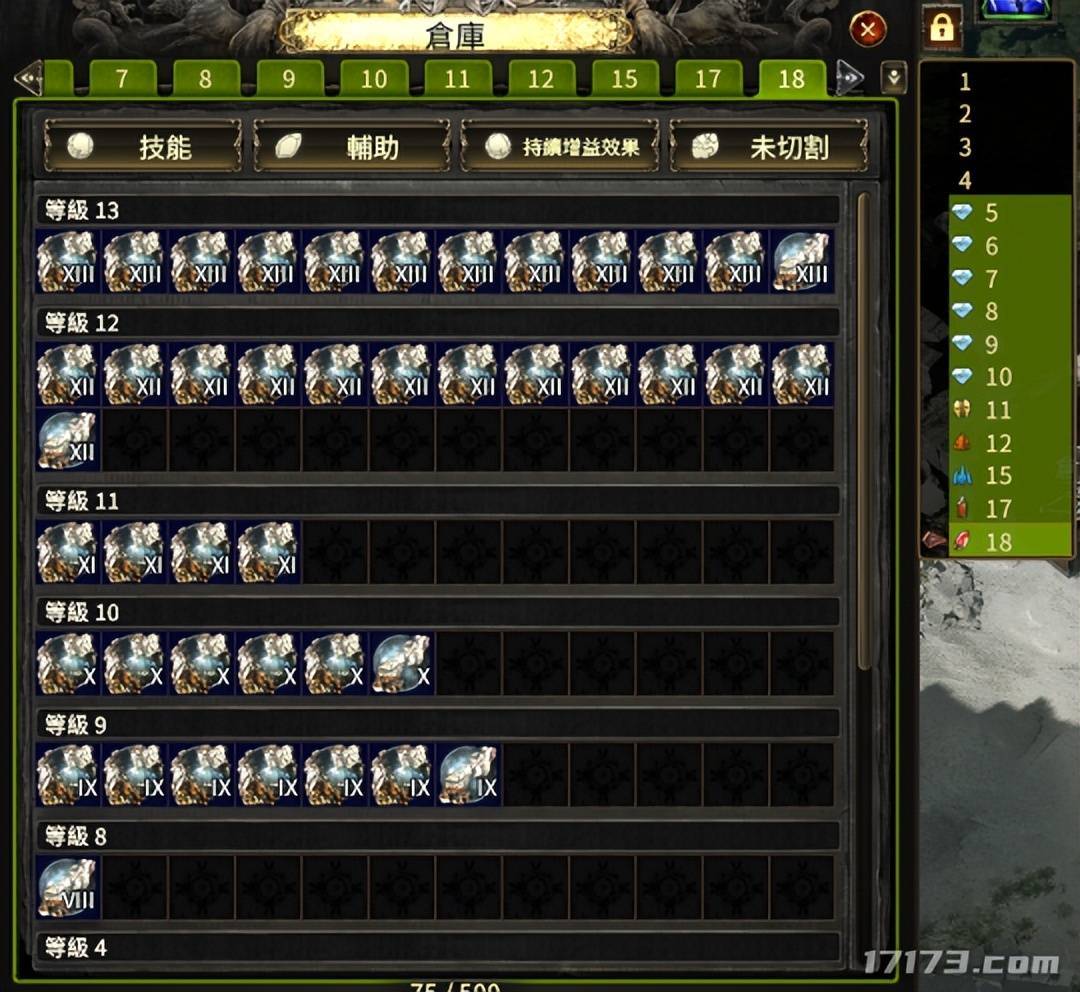Switch to top-row stash tab 12
The width and height of the screenshot is (1080, 992).
(540, 79)
